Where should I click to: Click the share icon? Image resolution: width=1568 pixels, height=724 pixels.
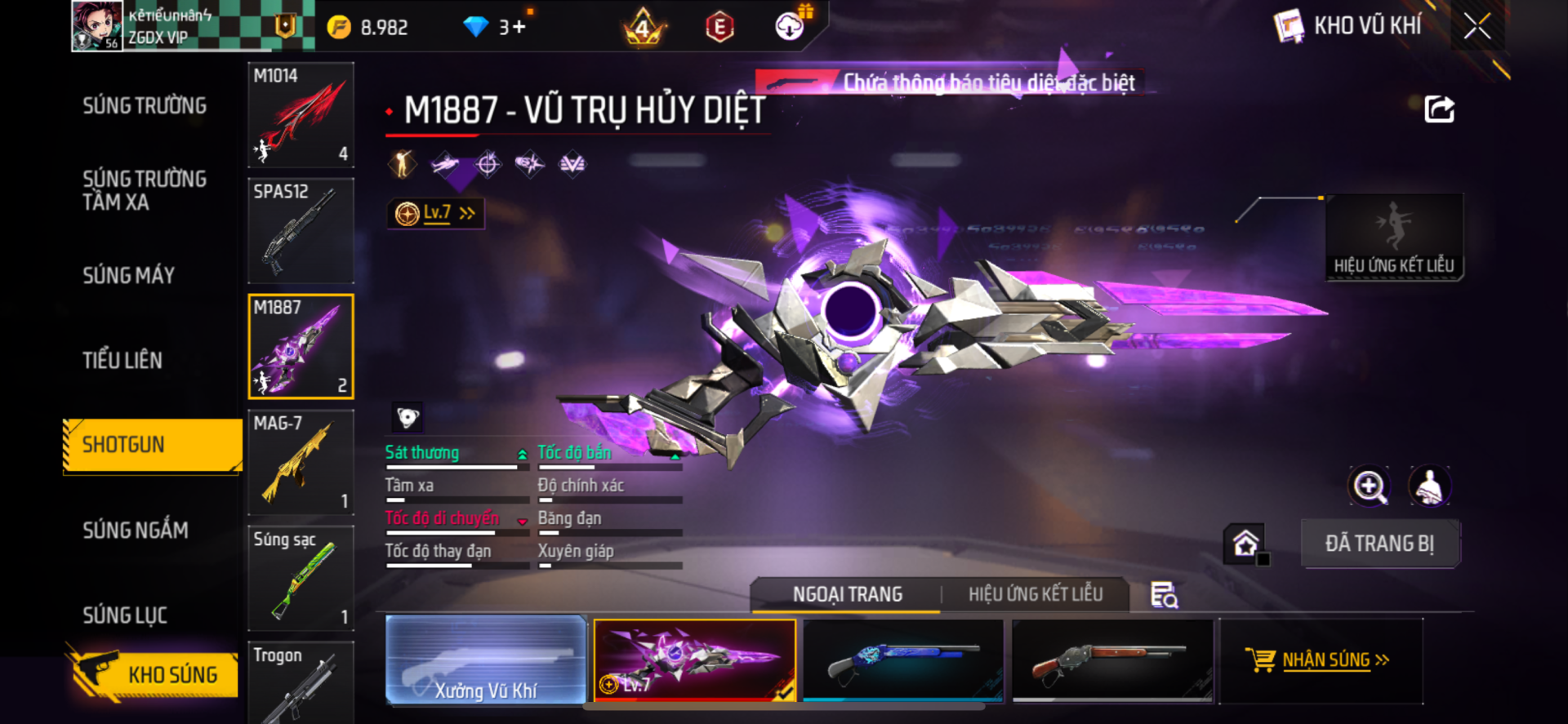tap(1439, 109)
